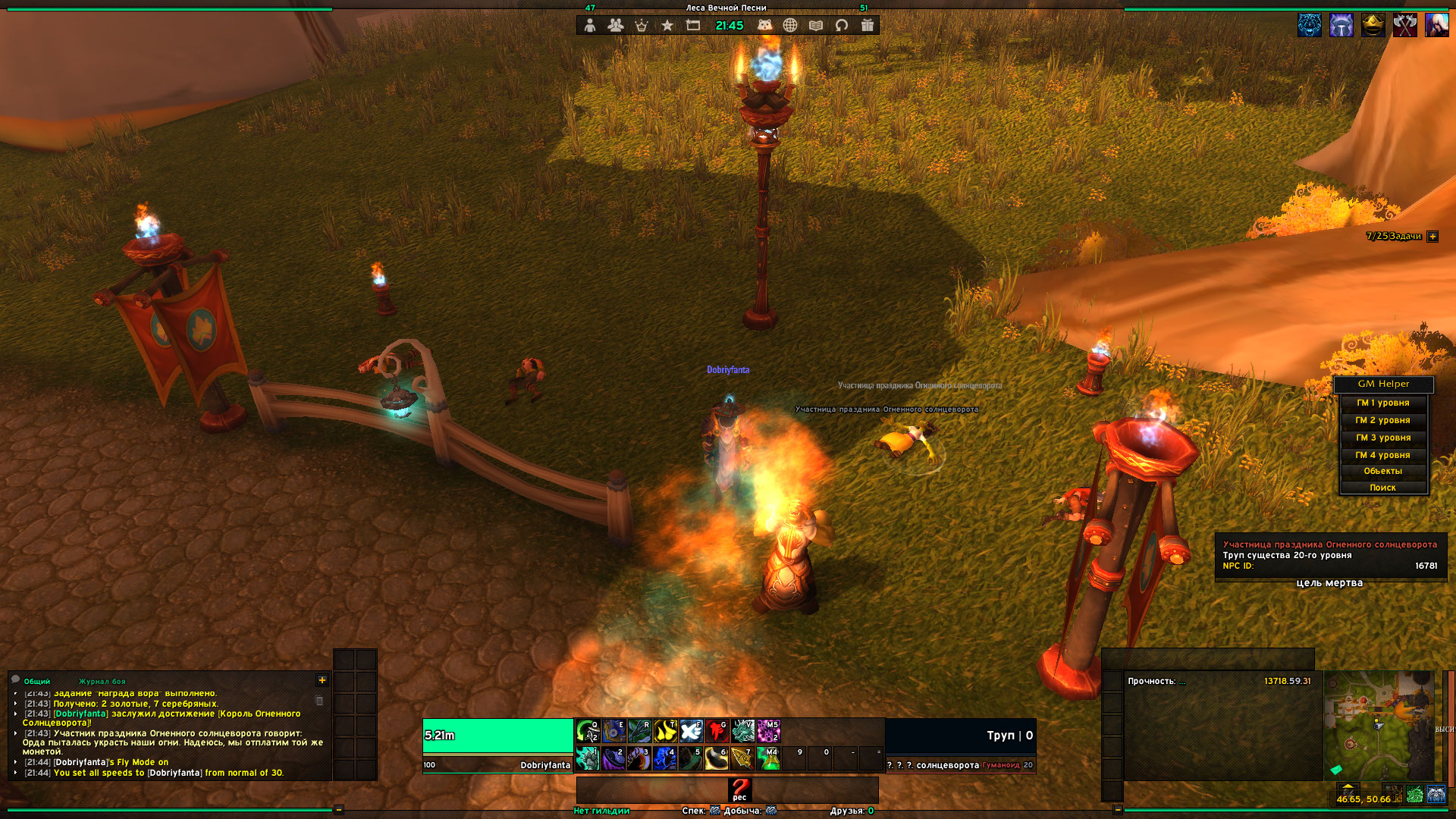This screenshot has width=1456, height=819.
Task: Click the red question mark 'рес' button
Action: [x=739, y=789]
